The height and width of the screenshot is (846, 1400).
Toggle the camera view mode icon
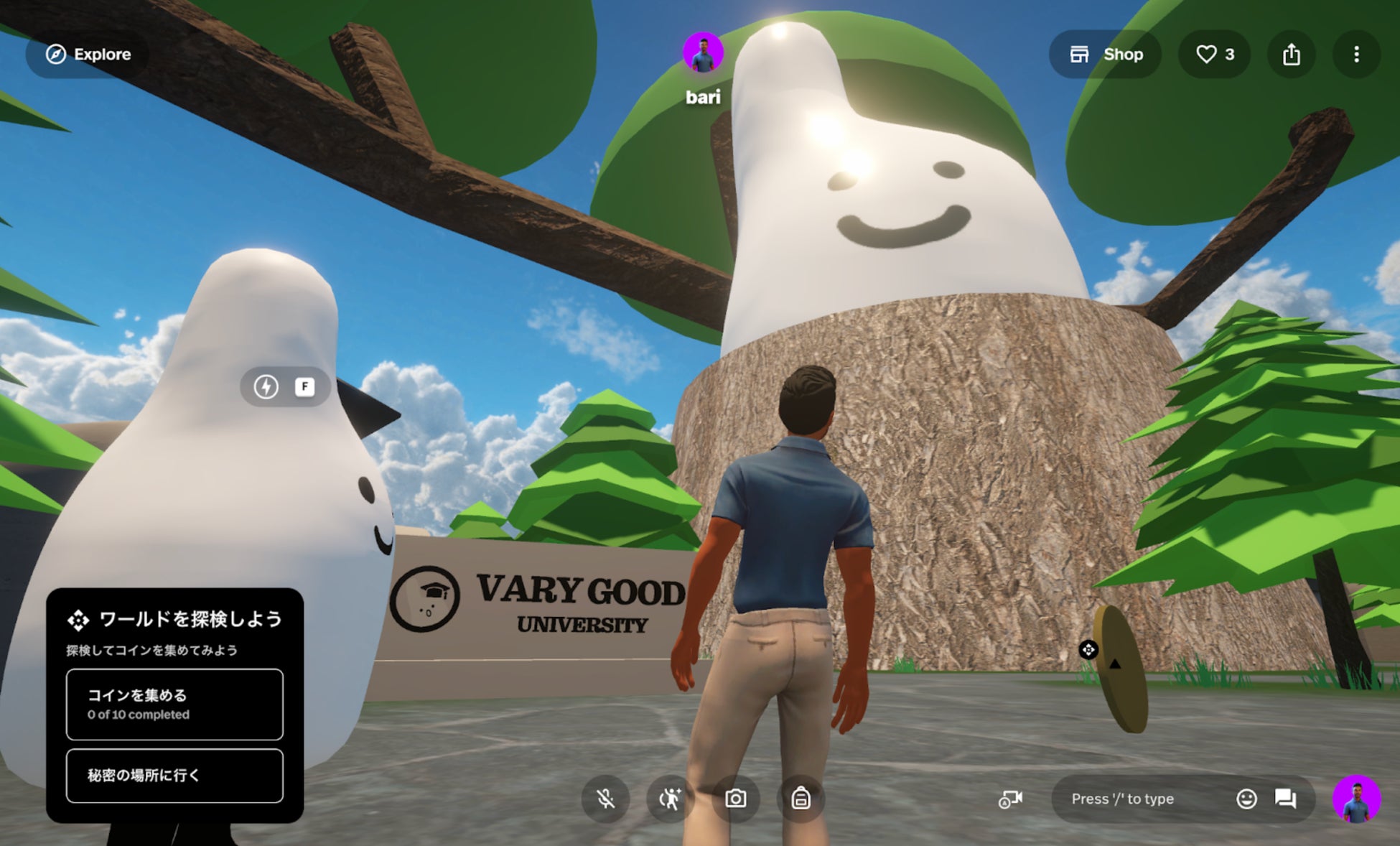pyautogui.click(x=1010, y=799)
